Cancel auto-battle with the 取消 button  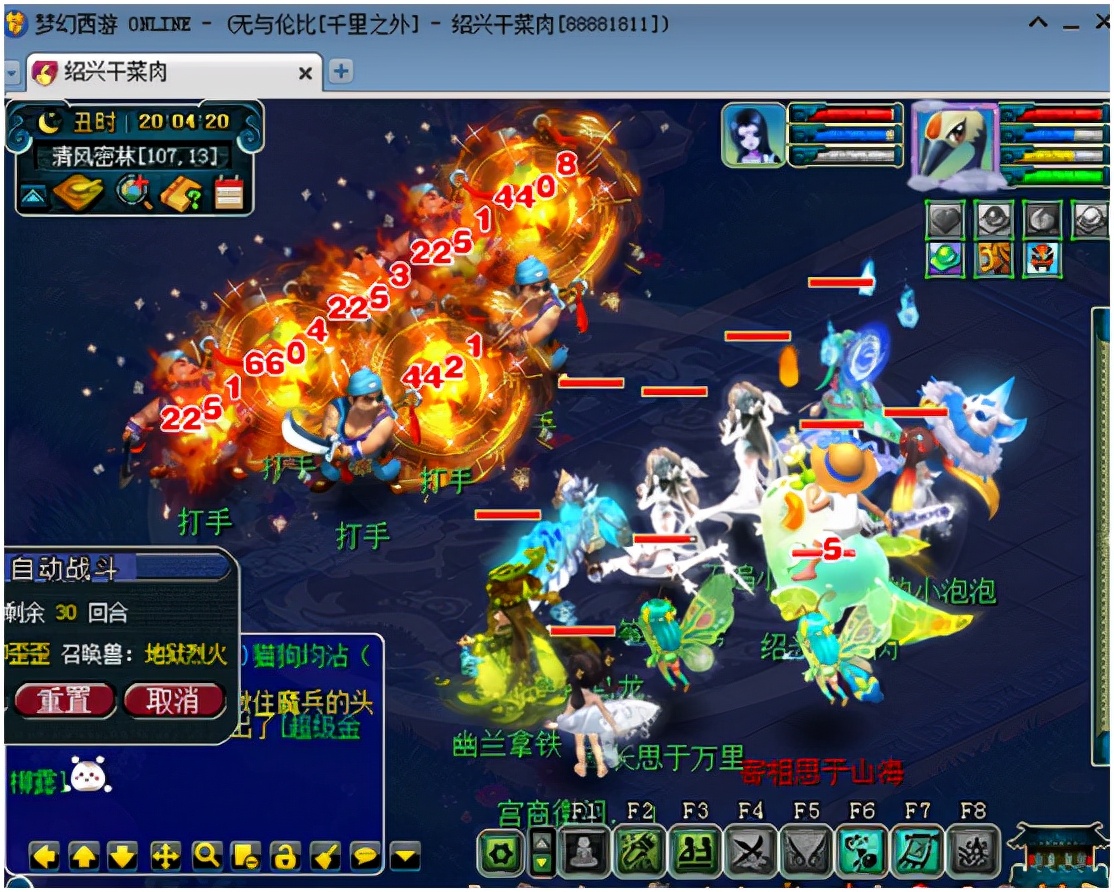tap(173, 700)
